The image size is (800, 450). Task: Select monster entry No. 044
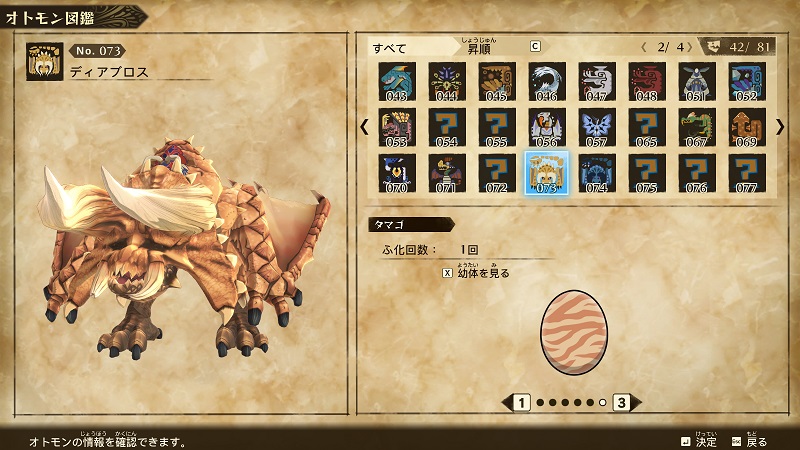(447, 82)
